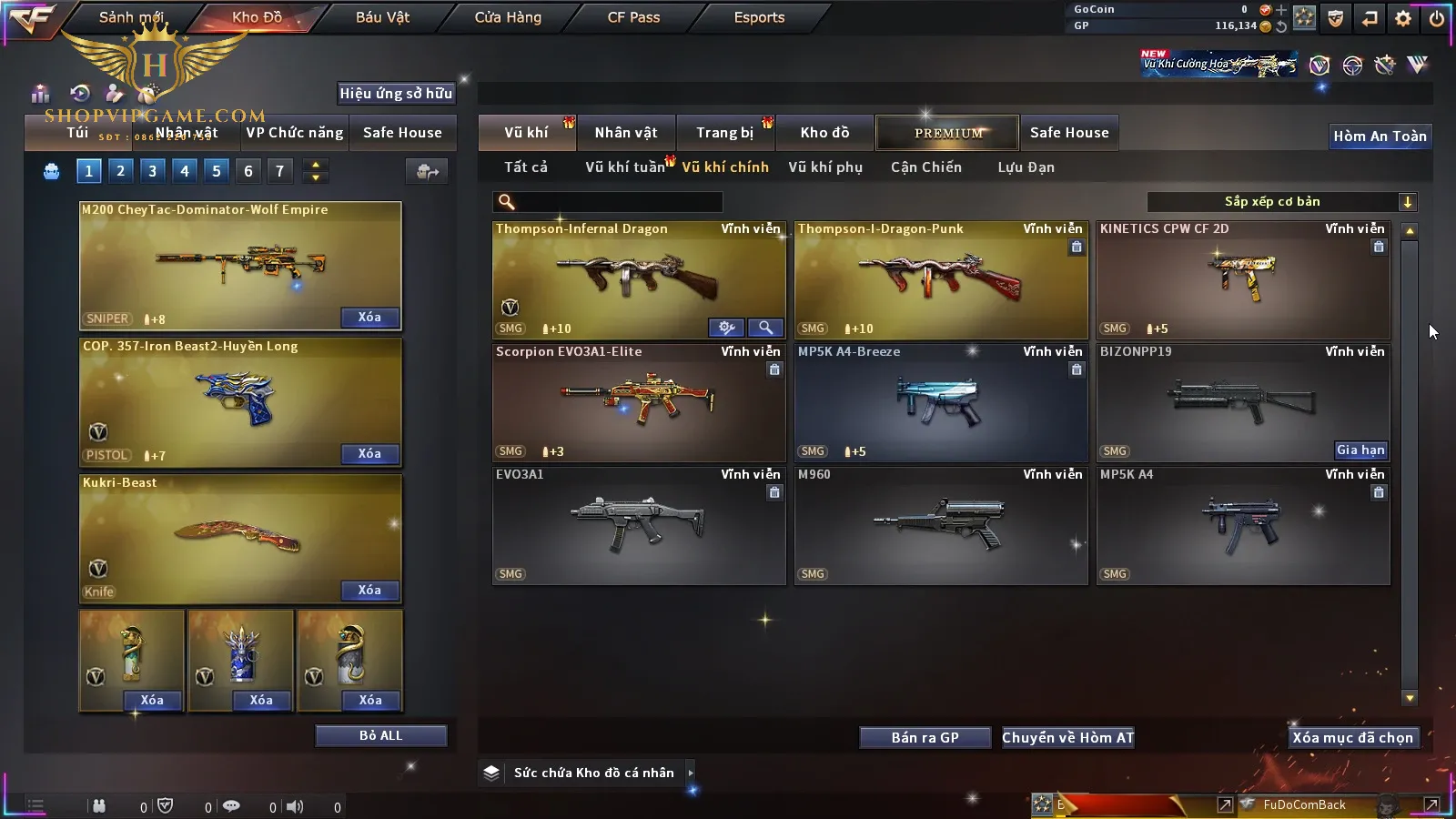Select the Trang bị tab
The width and height of the screenshot is (1456, 819).
pyautogui.click(x=724, y=133)
